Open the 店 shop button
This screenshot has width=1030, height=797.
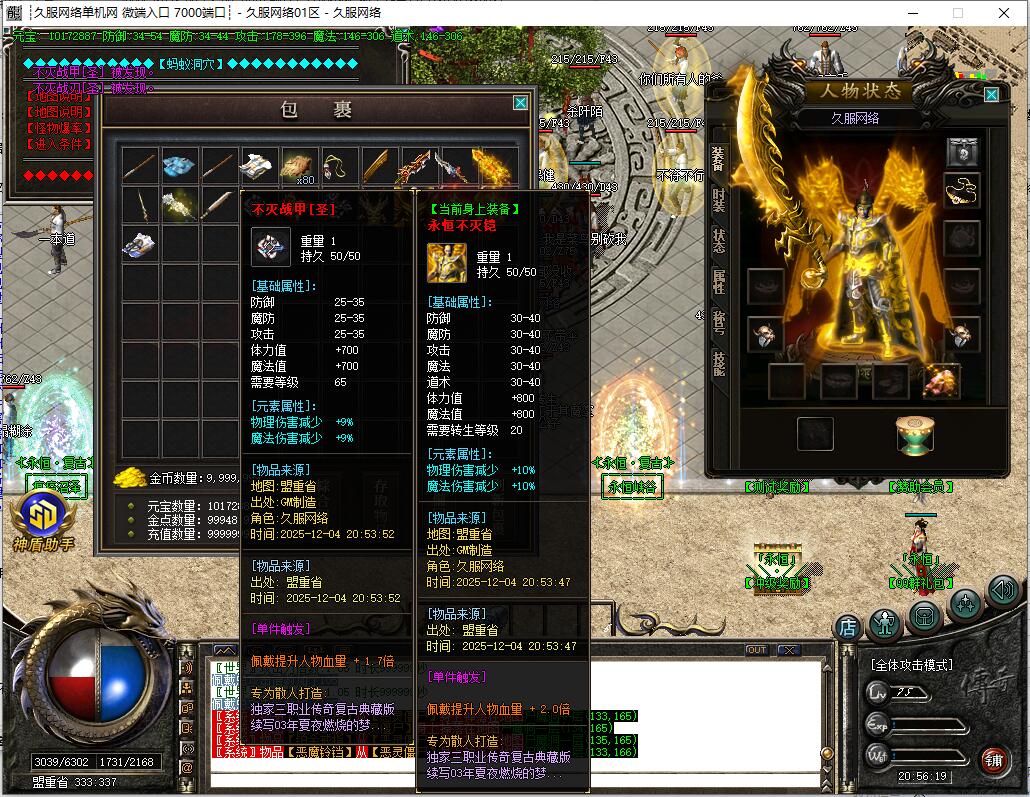point(848,627)
